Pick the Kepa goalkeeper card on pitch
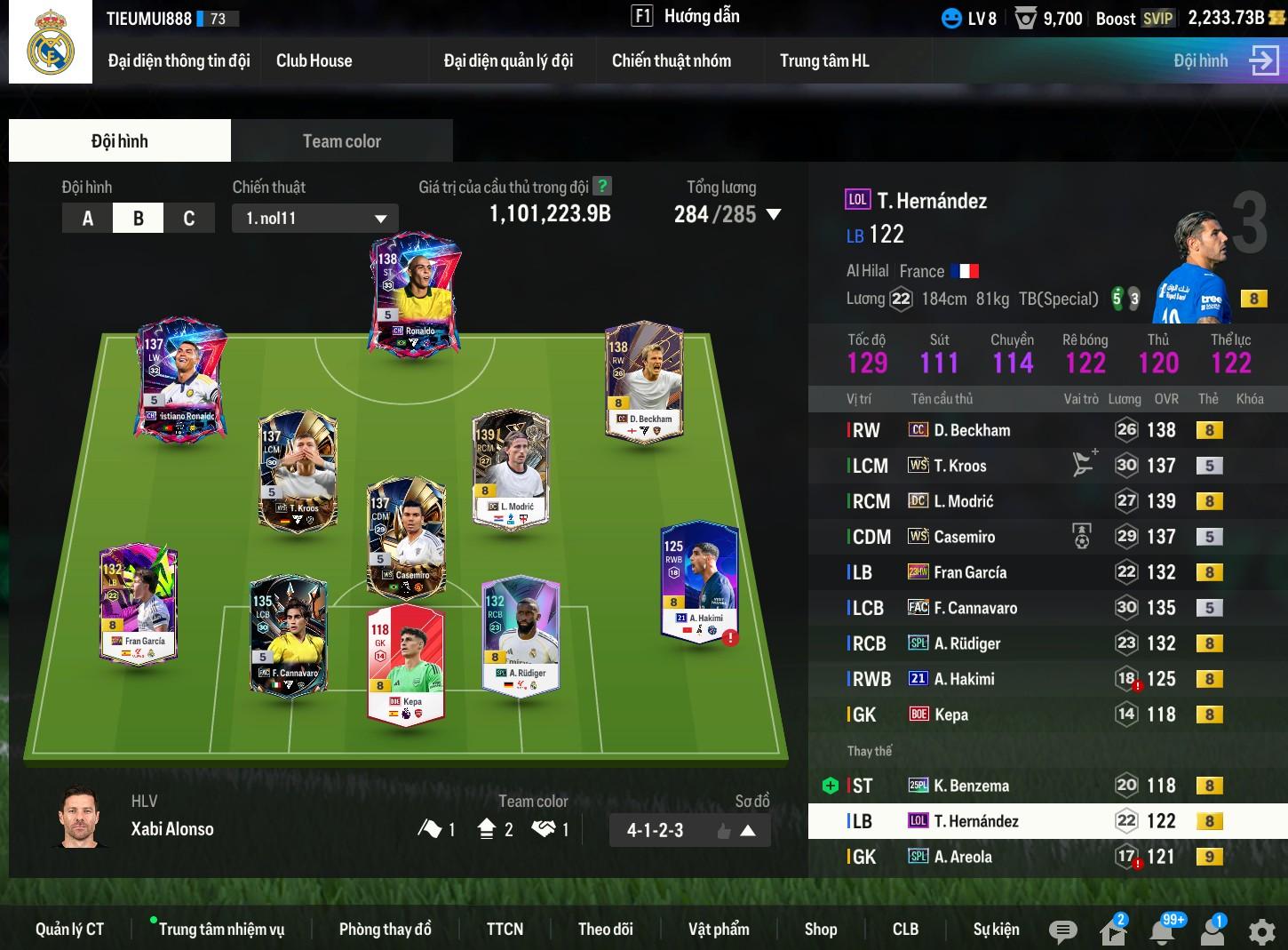Viewport: 1288px width, 950px height. tap(405, 663)
